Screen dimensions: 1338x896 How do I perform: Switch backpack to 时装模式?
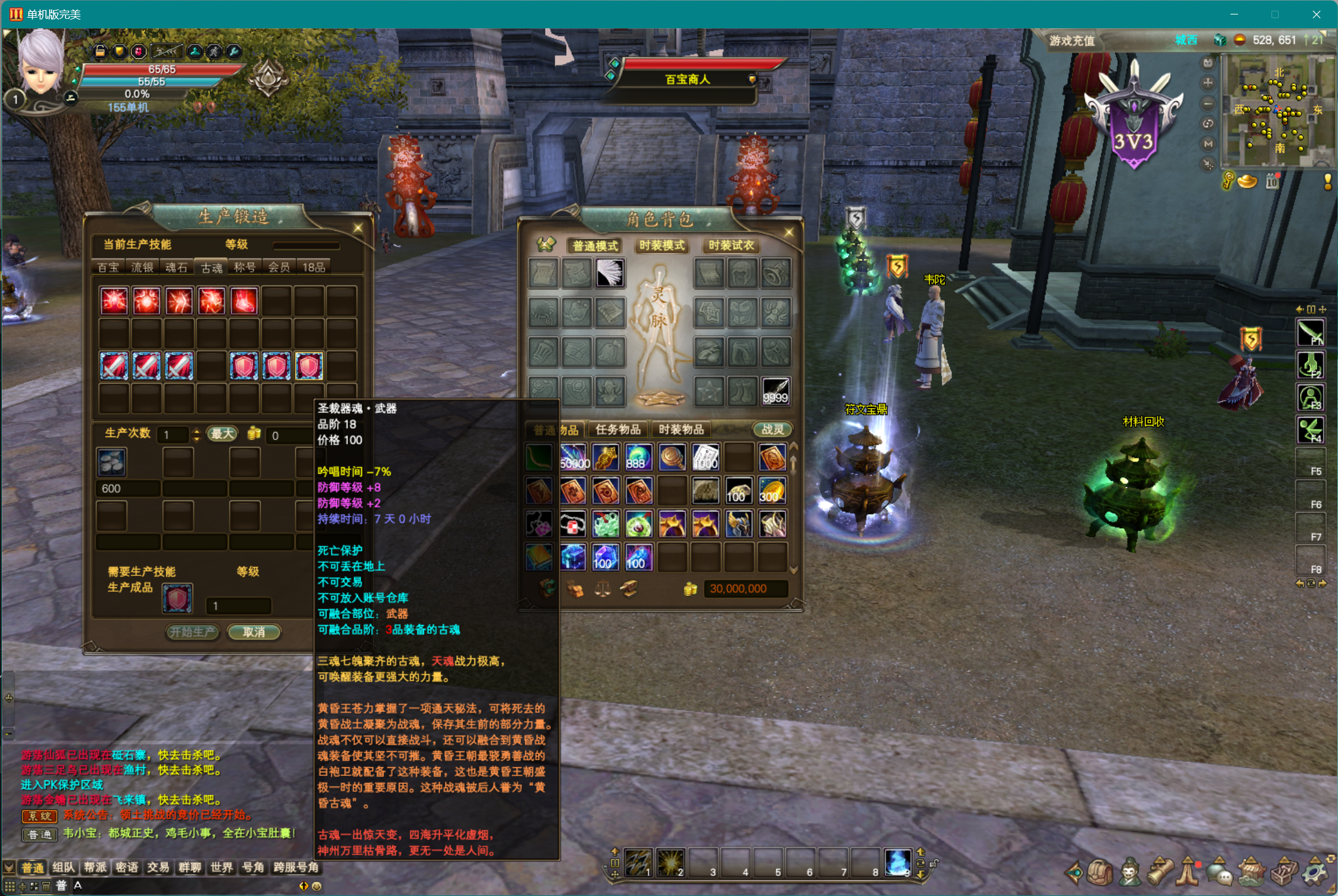662,245
